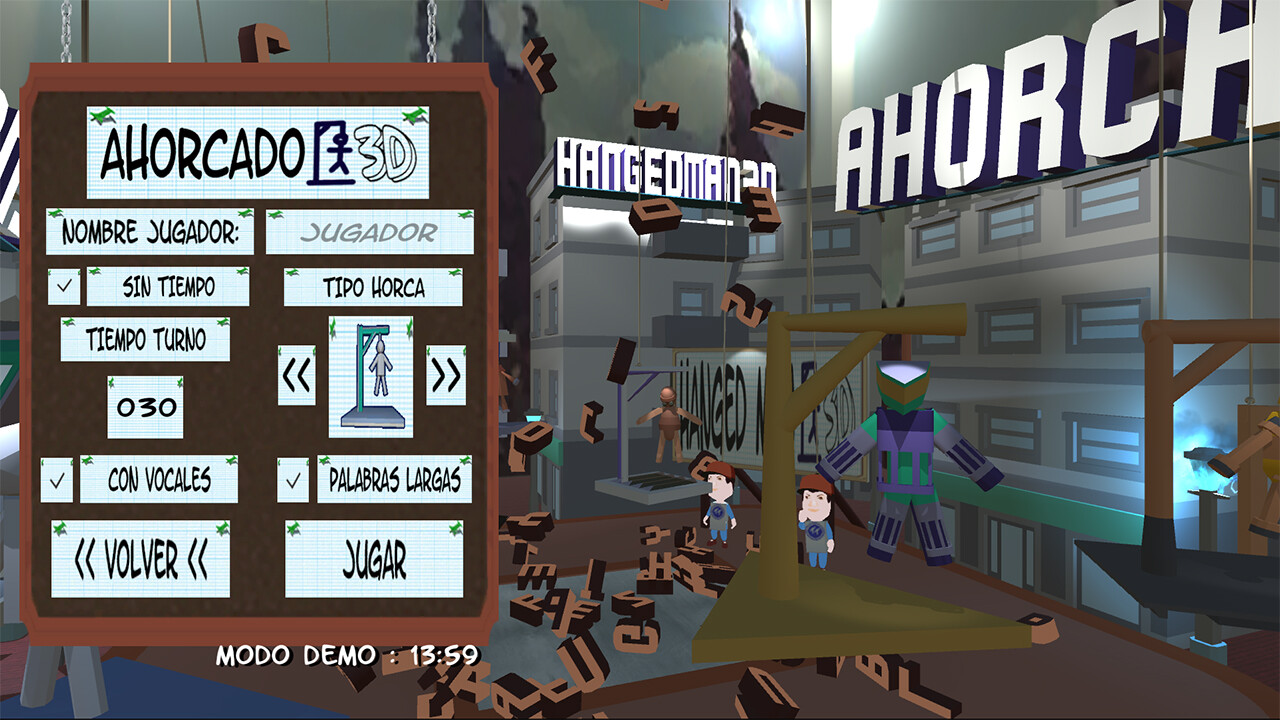Select the TIEMPO TURNO header

[x=146, y=339]
